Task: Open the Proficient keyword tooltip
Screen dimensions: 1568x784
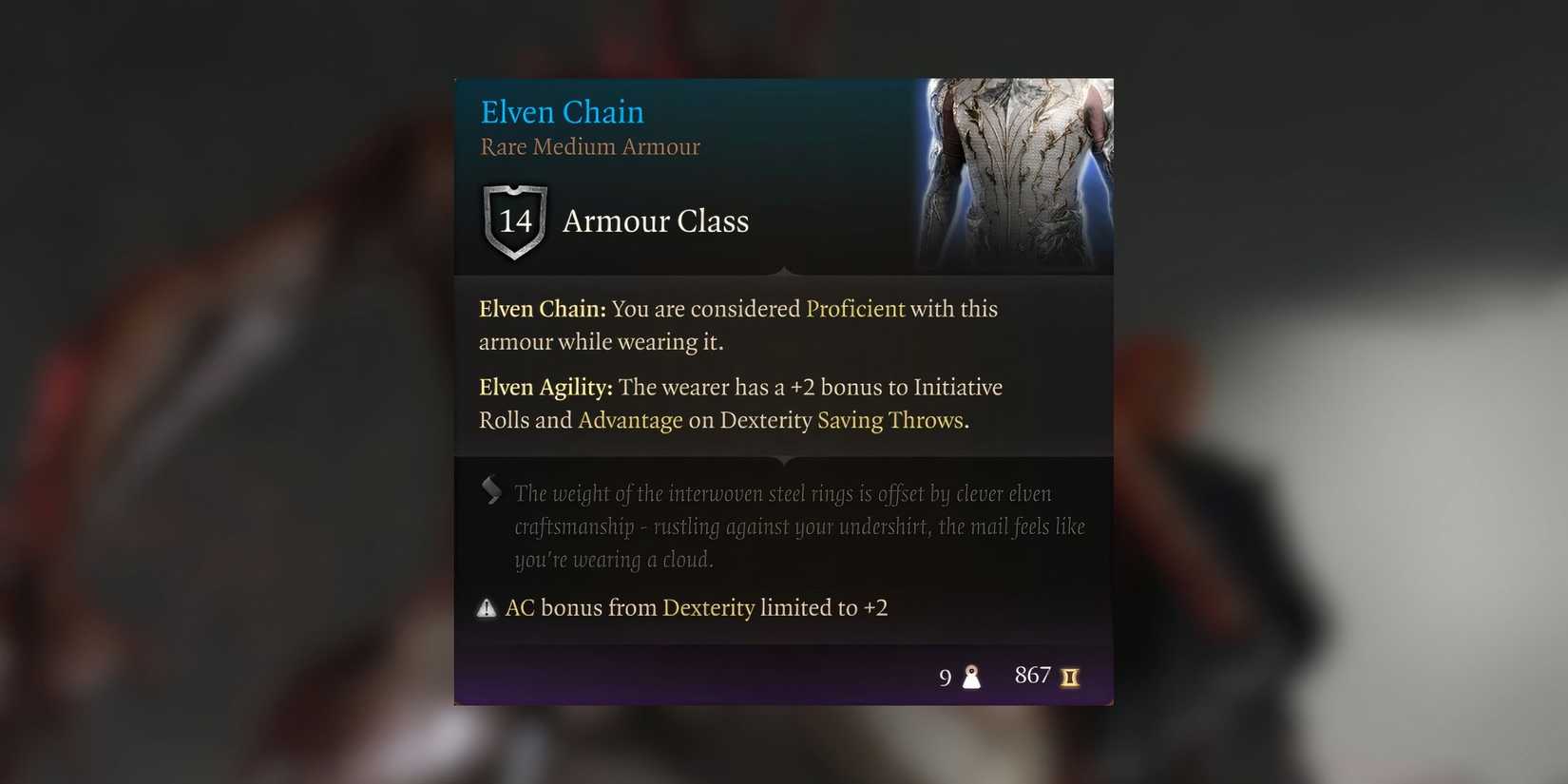Action: click(x=854, y=309)
